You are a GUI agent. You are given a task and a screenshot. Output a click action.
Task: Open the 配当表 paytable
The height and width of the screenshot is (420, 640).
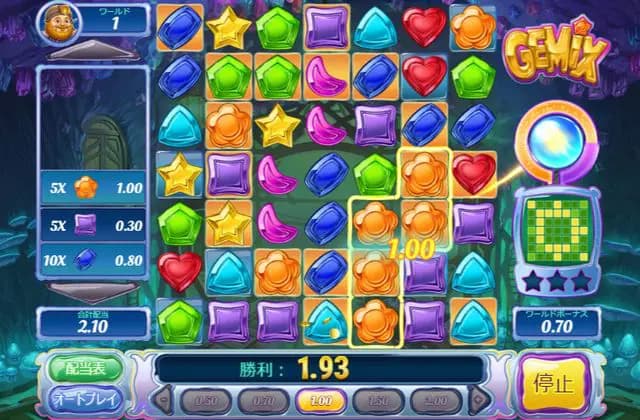tap(84, 367)
